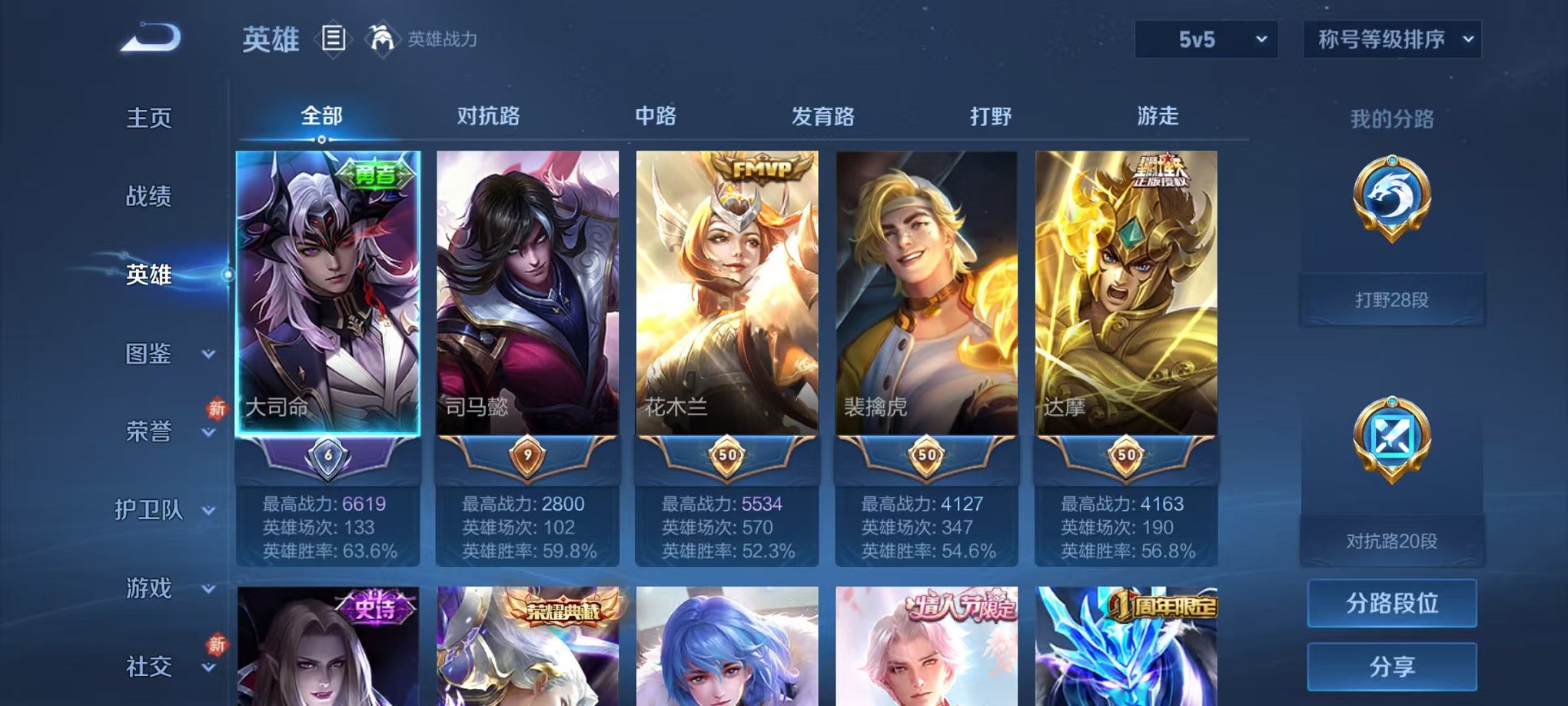1568x706 pixels.
Task: Select 司马懿's hero card thumbnail
Action: click(x=530, y=292)
